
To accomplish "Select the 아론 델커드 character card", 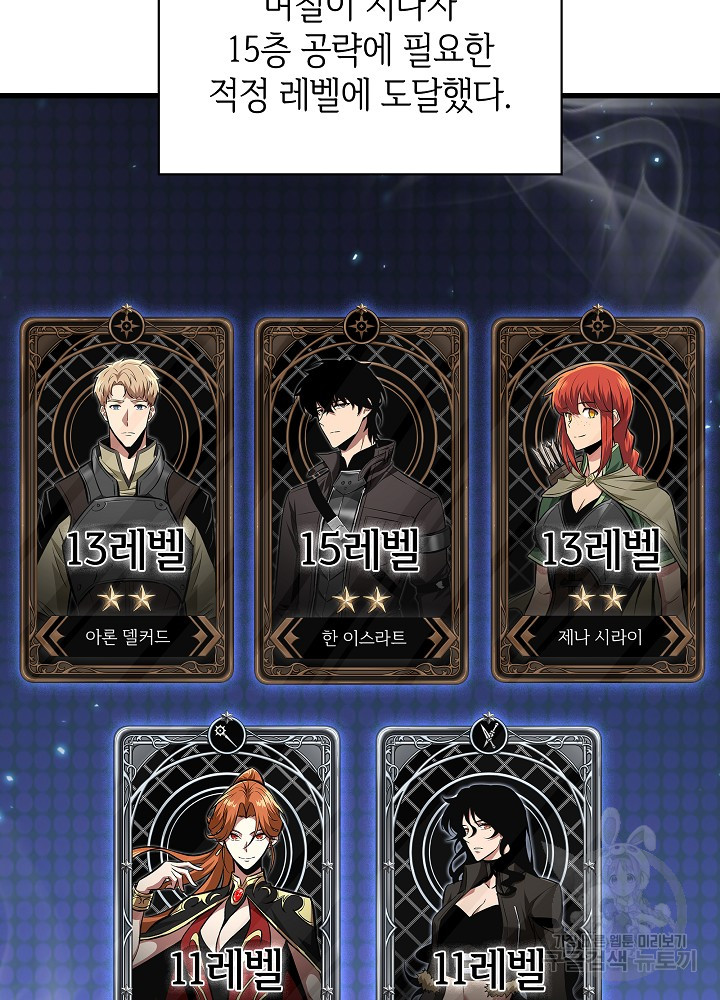I will tap(127, 500).
